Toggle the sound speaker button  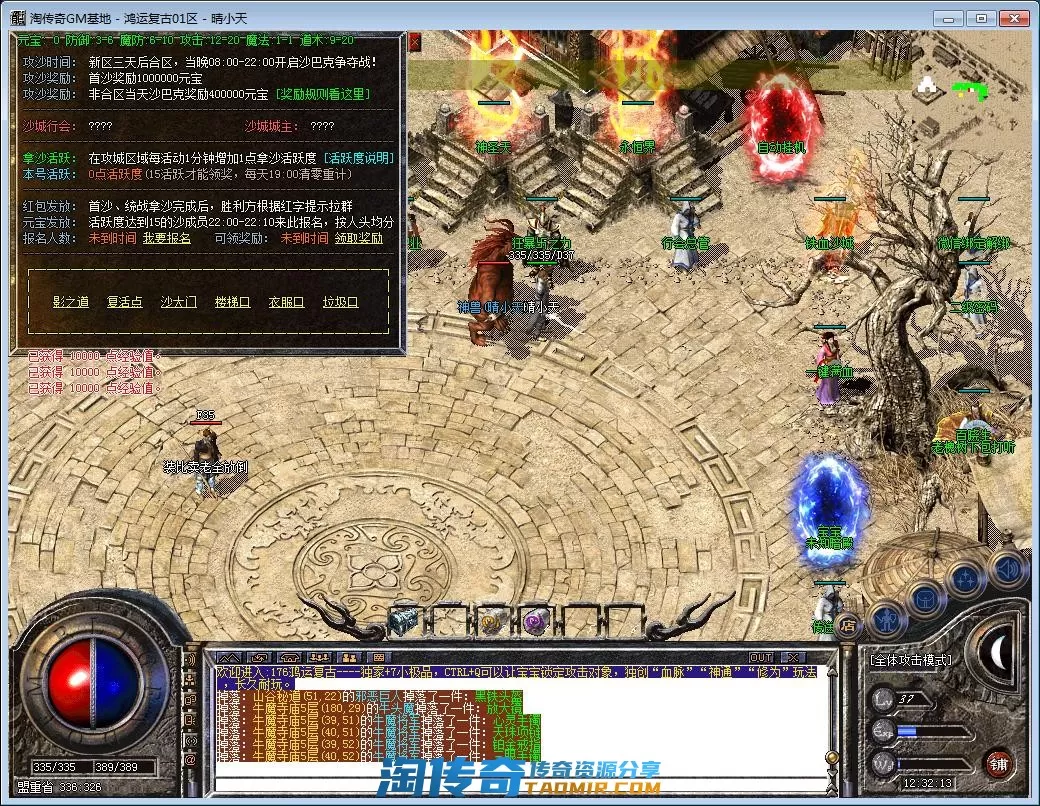[1008, 568]
